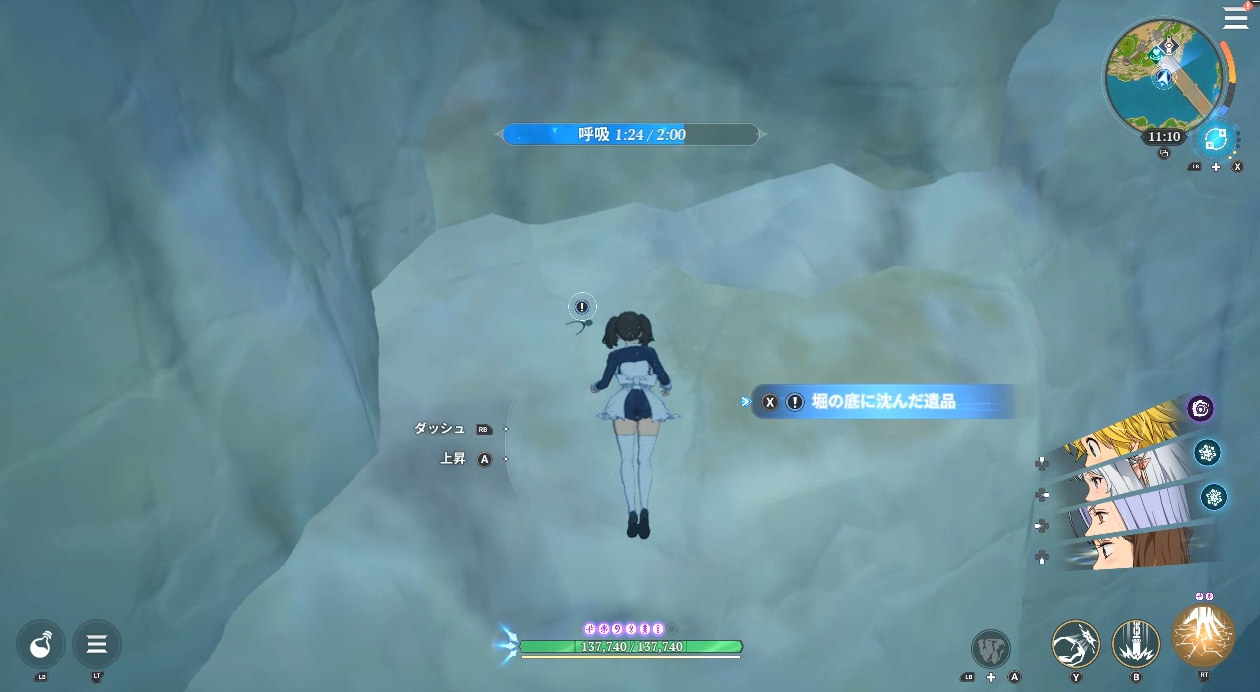Use the punching fist impact skill
This screenshot has width=1260, height=692.
pos(1075,644)
